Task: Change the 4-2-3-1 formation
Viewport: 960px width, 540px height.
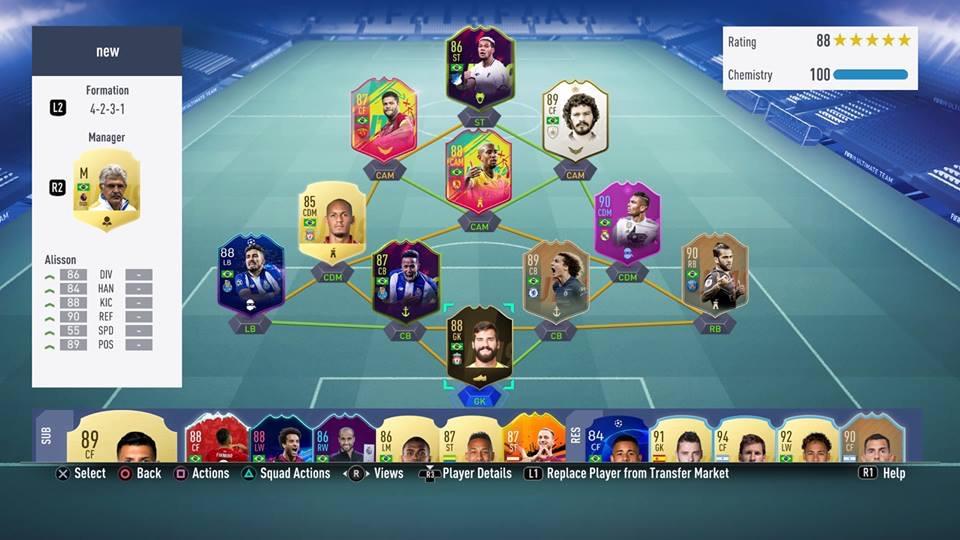Action: [x=106, y=107]
